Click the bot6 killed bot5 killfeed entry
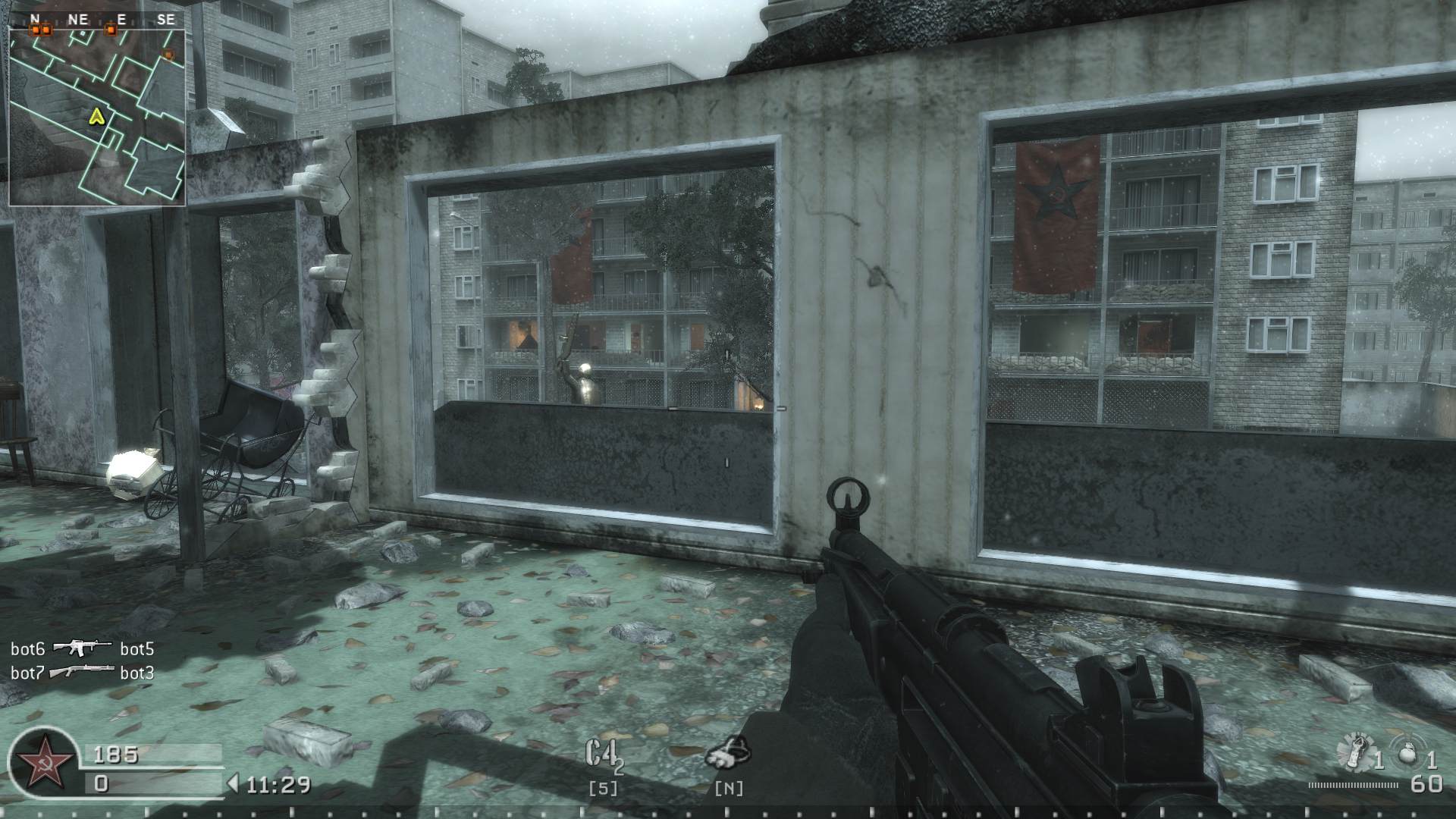1456x819 pixels. [x=82, y=648]
